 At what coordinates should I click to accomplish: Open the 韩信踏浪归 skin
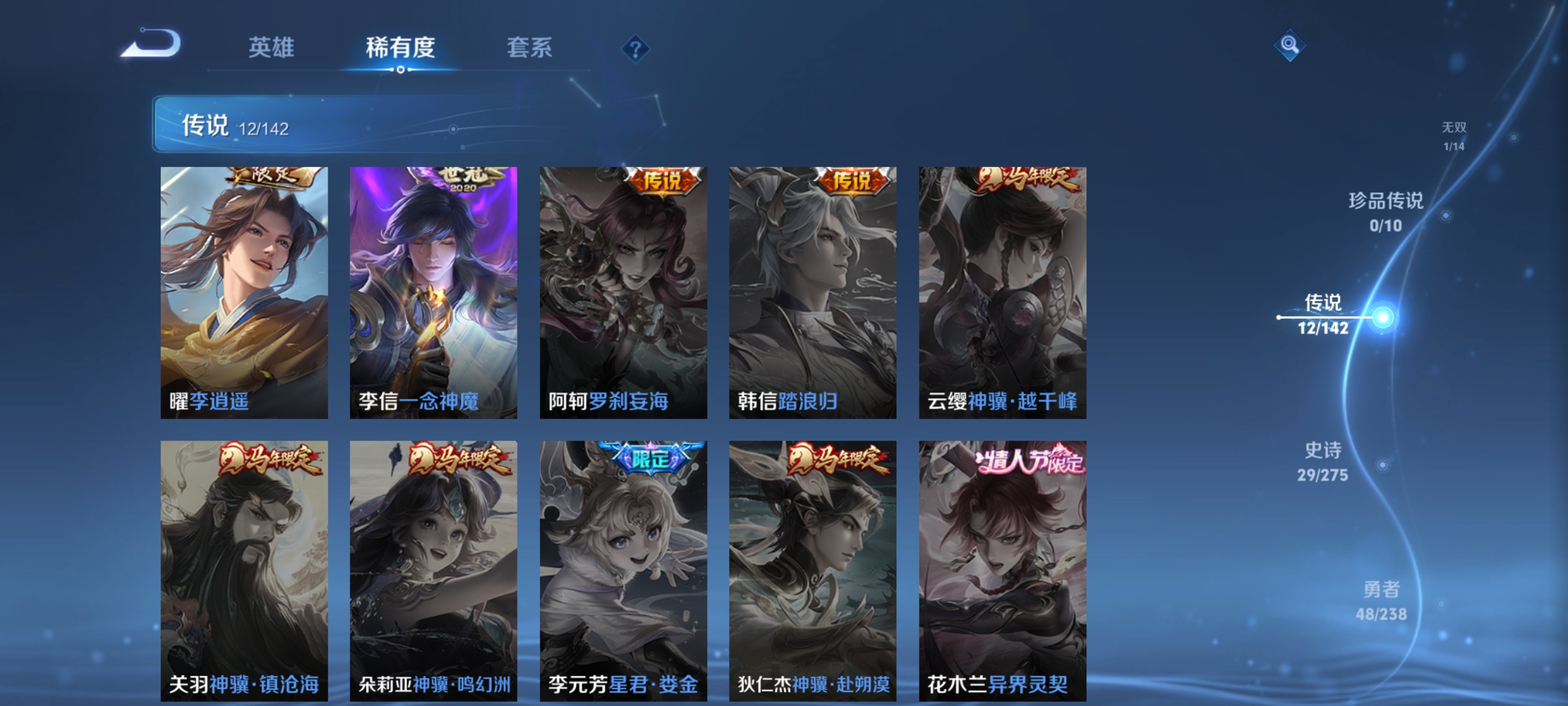pyautogui.click(x=813, y=292)
